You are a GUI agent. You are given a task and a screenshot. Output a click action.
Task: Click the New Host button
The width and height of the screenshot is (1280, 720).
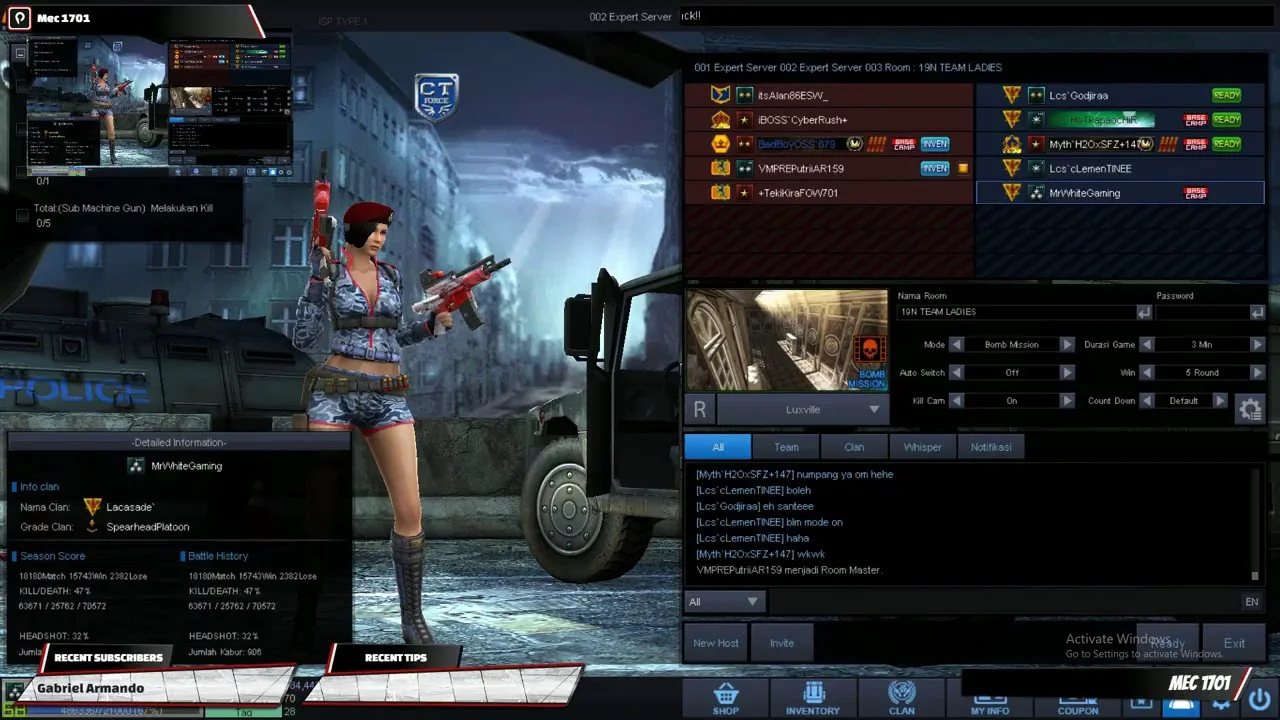coord(716,643)
